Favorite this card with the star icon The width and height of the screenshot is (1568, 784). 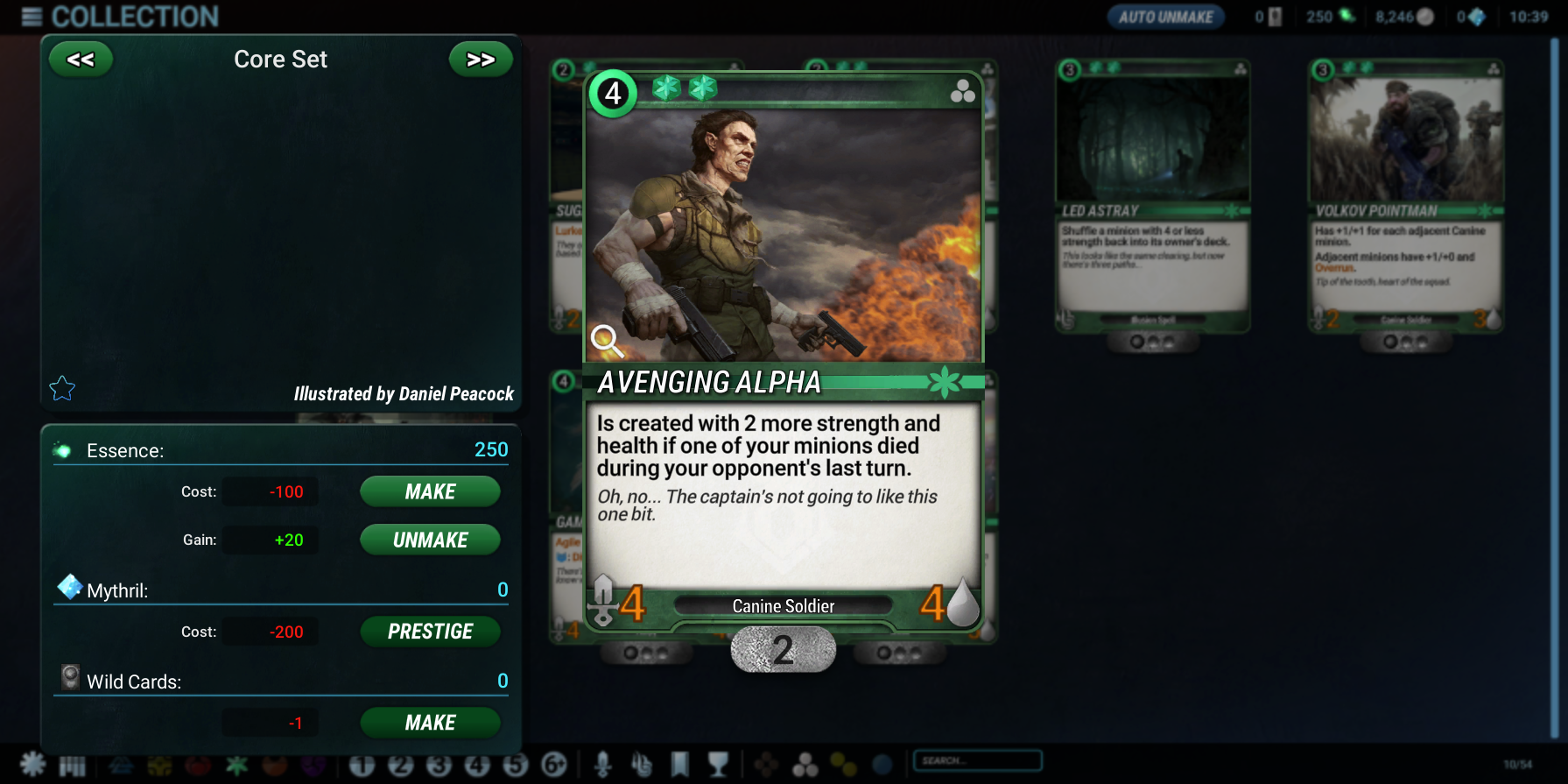(62, 388)
